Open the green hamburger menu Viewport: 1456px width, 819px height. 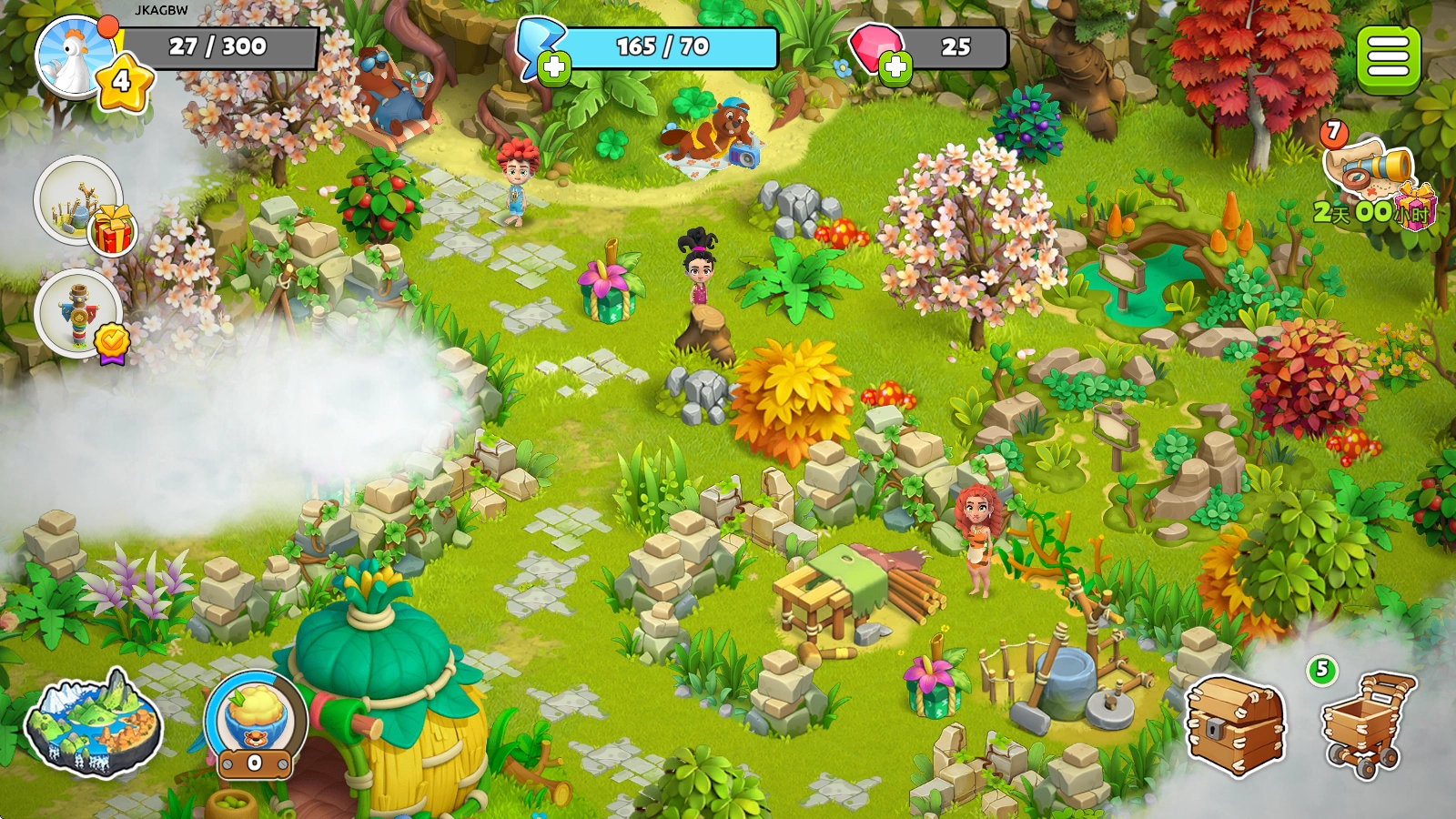tap(1388, 58)
